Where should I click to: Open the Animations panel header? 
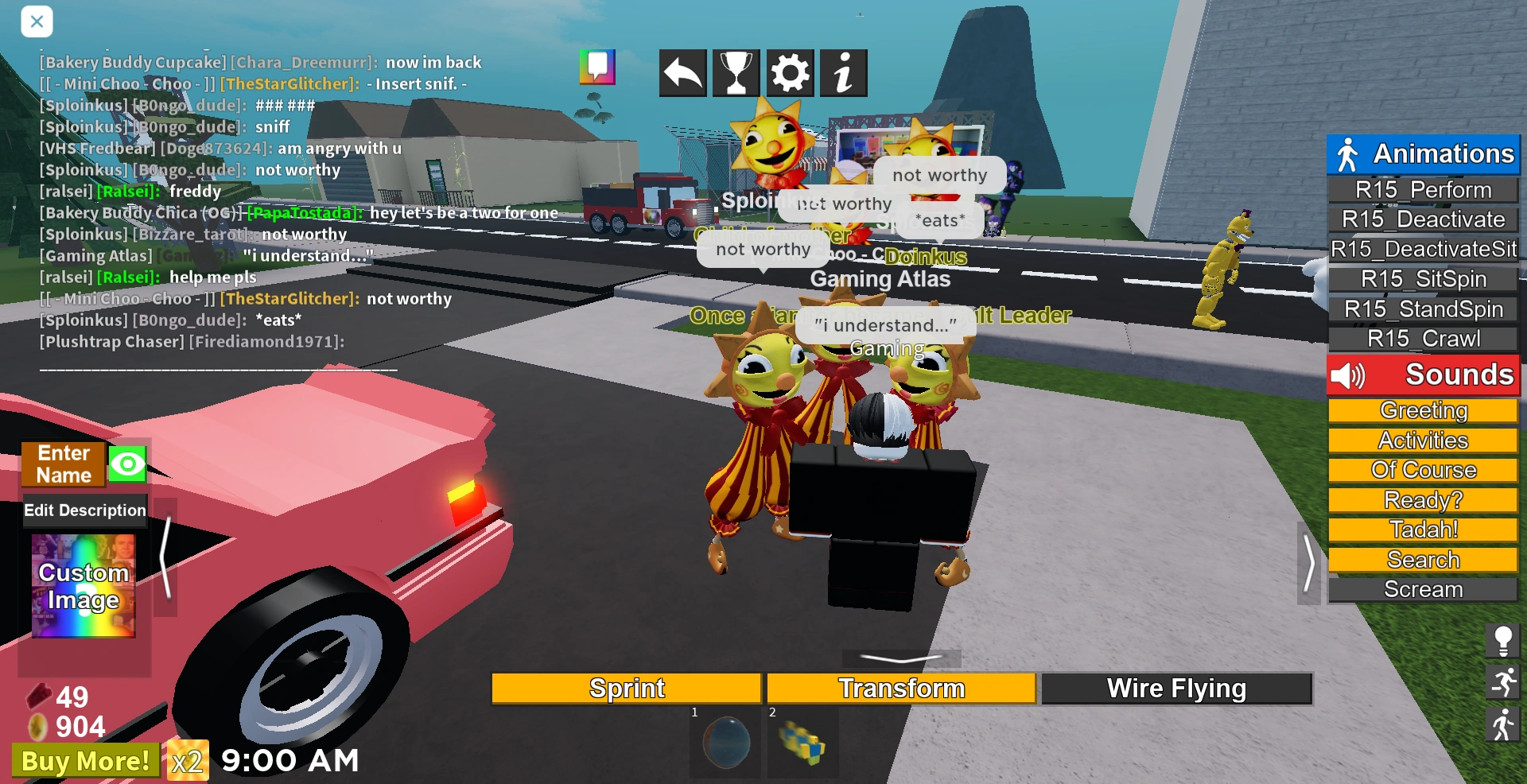1424,153
